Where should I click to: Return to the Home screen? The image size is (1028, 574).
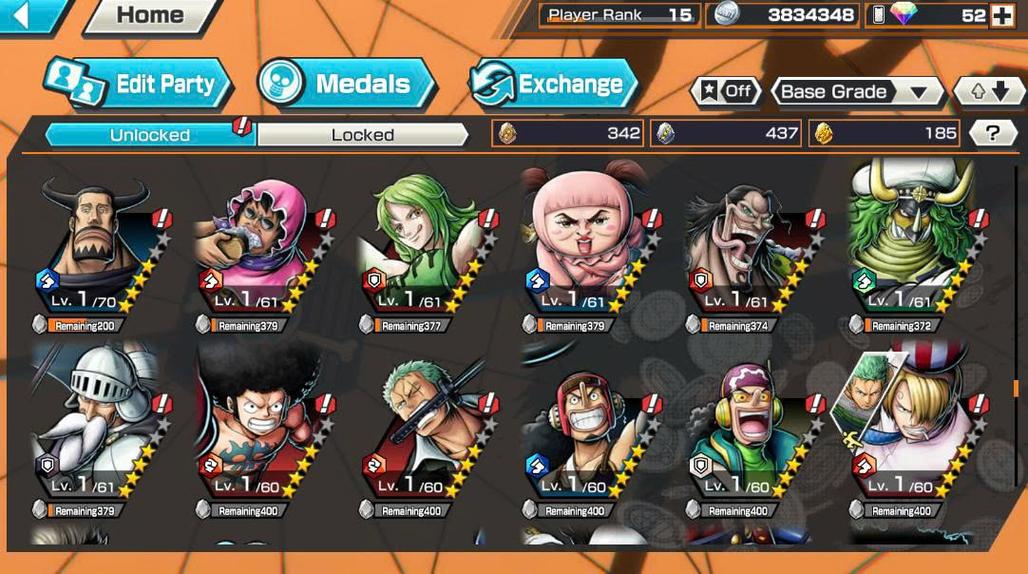pos(150,15)
